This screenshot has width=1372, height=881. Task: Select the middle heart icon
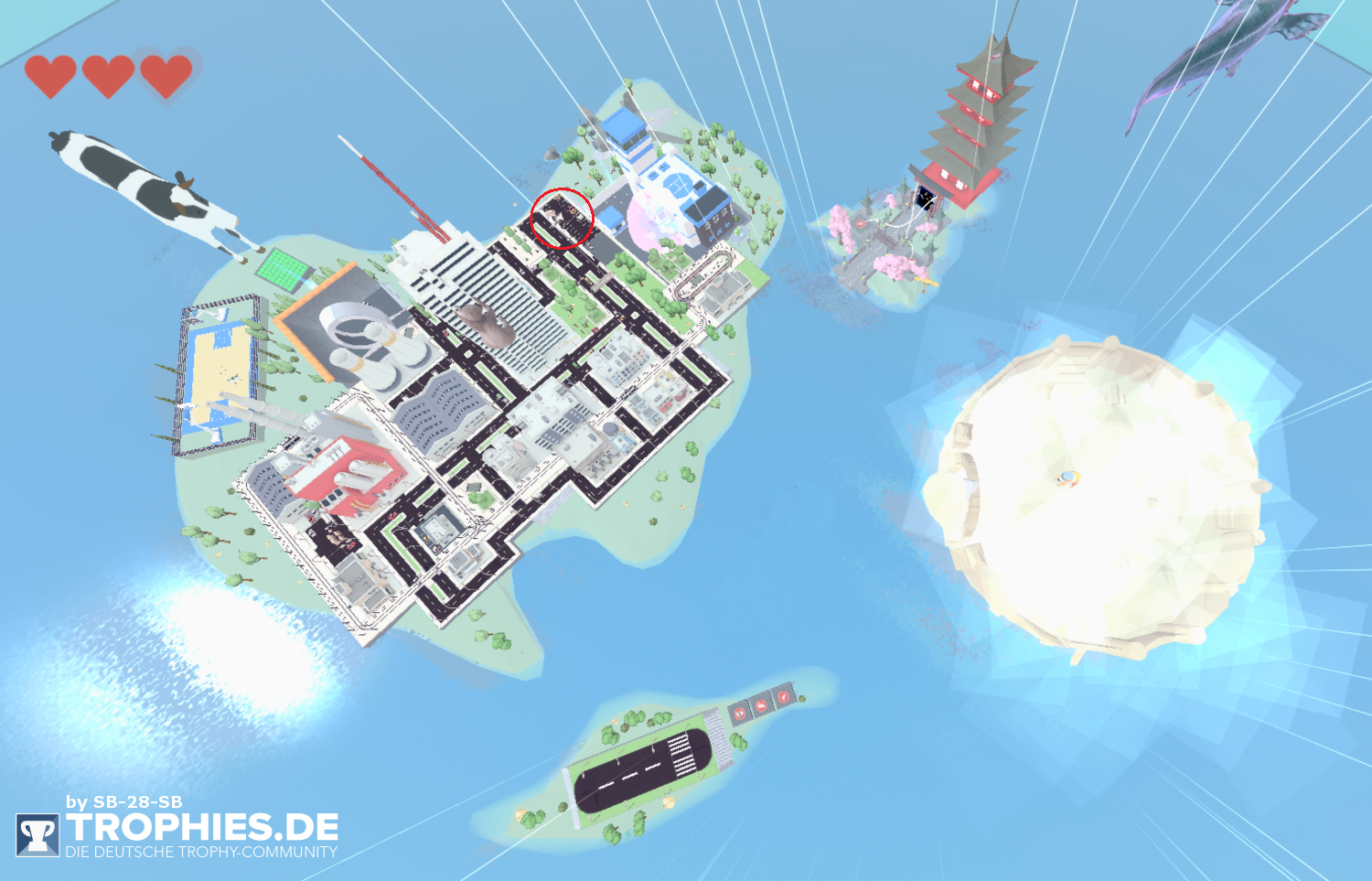[x=109, y=72]
